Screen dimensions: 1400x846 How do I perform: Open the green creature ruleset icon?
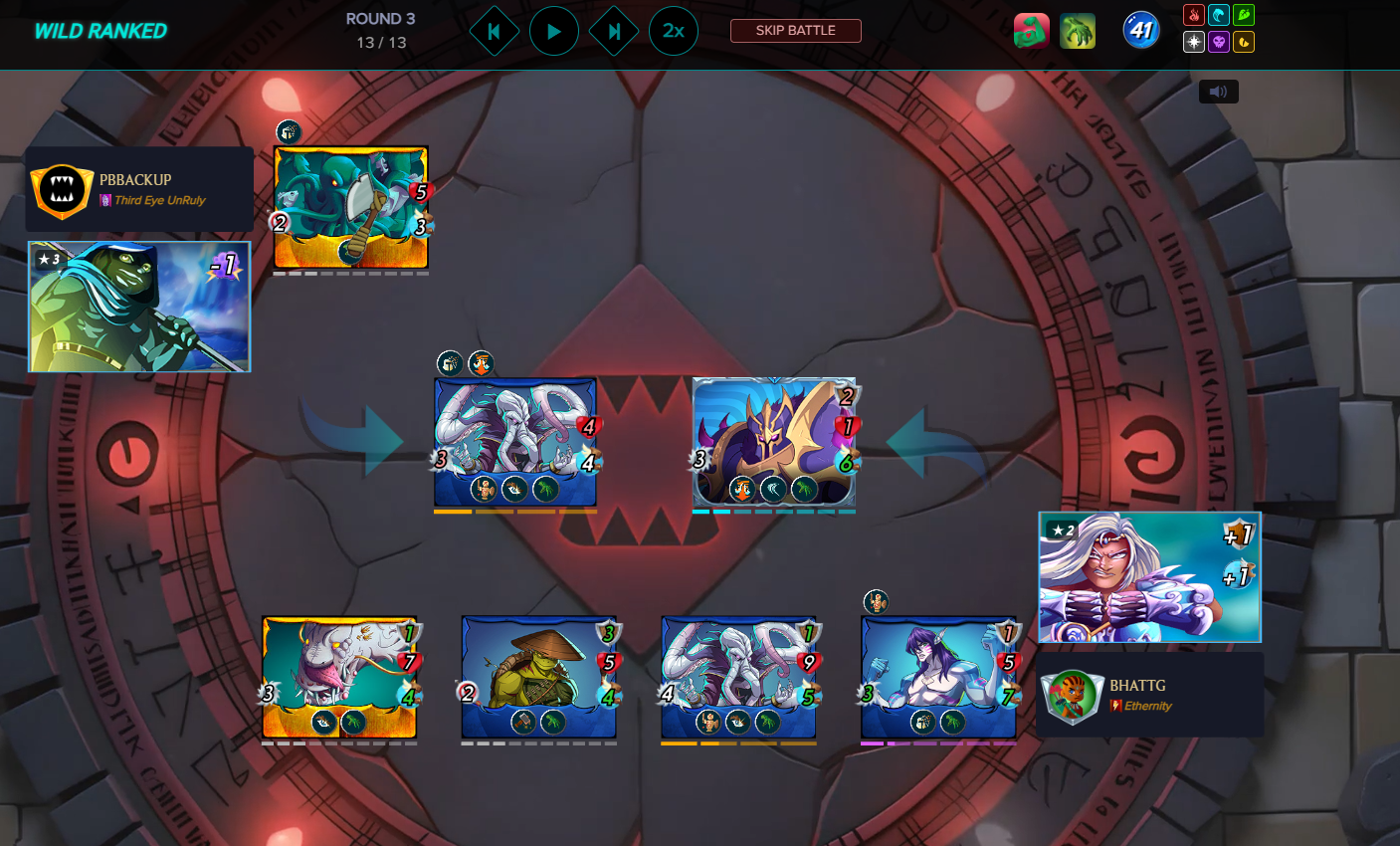point(1078,31)
